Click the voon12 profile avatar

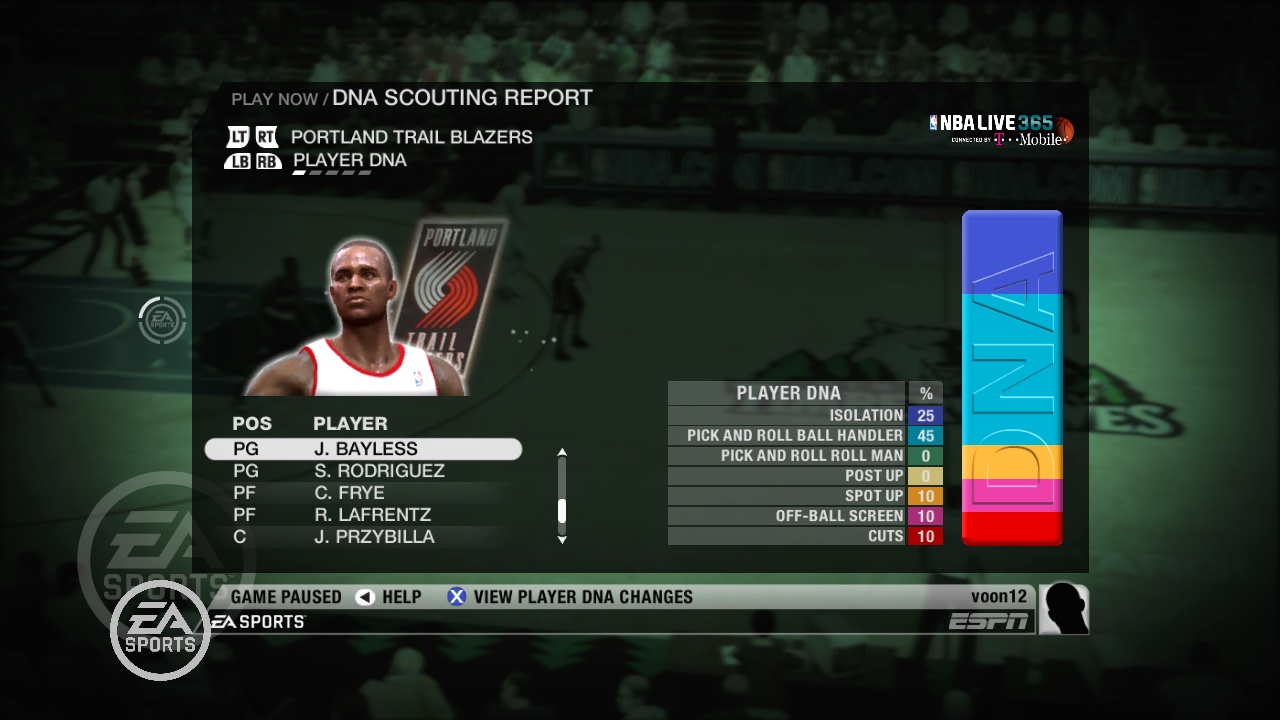click(1063, 609)
